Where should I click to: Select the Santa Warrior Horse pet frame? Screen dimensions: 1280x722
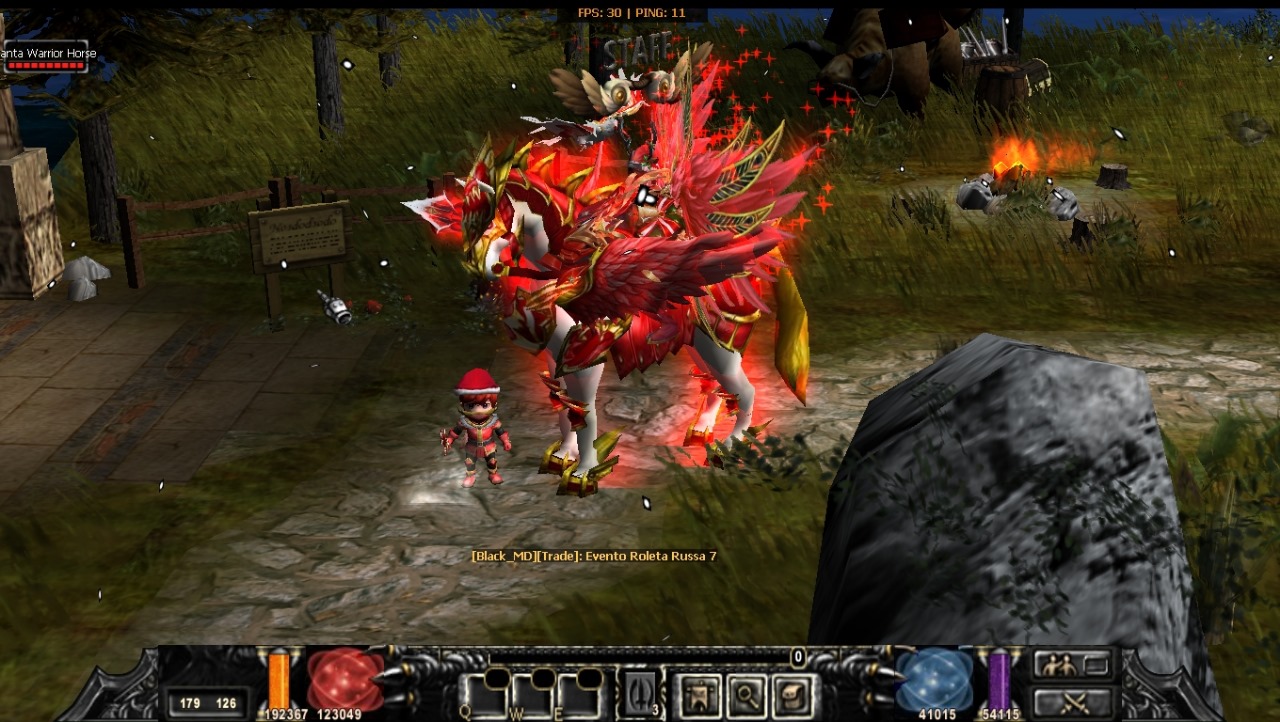(x=44, y=58)
